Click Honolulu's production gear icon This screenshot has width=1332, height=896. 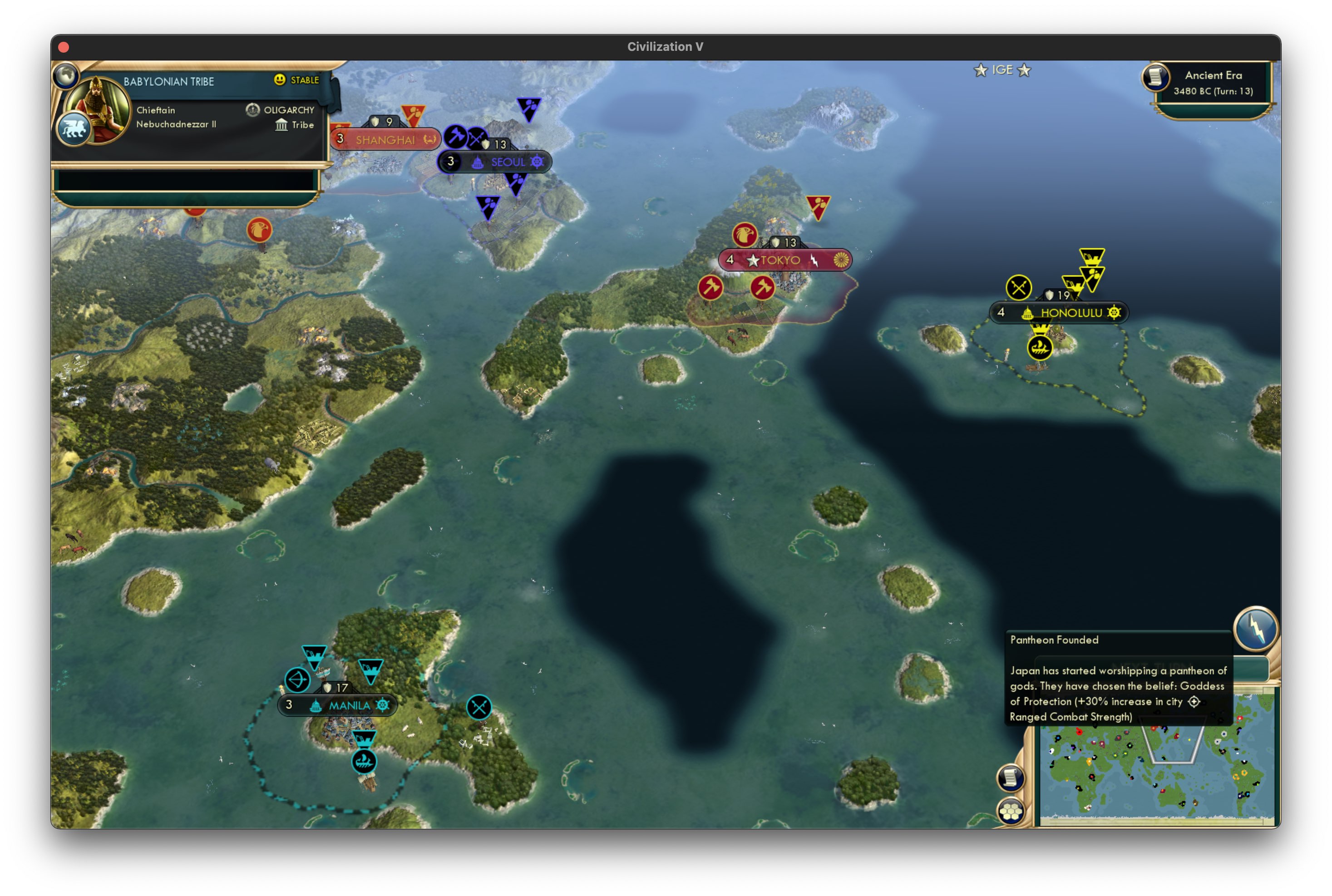pyautogui.click(x=1114, y=313)
